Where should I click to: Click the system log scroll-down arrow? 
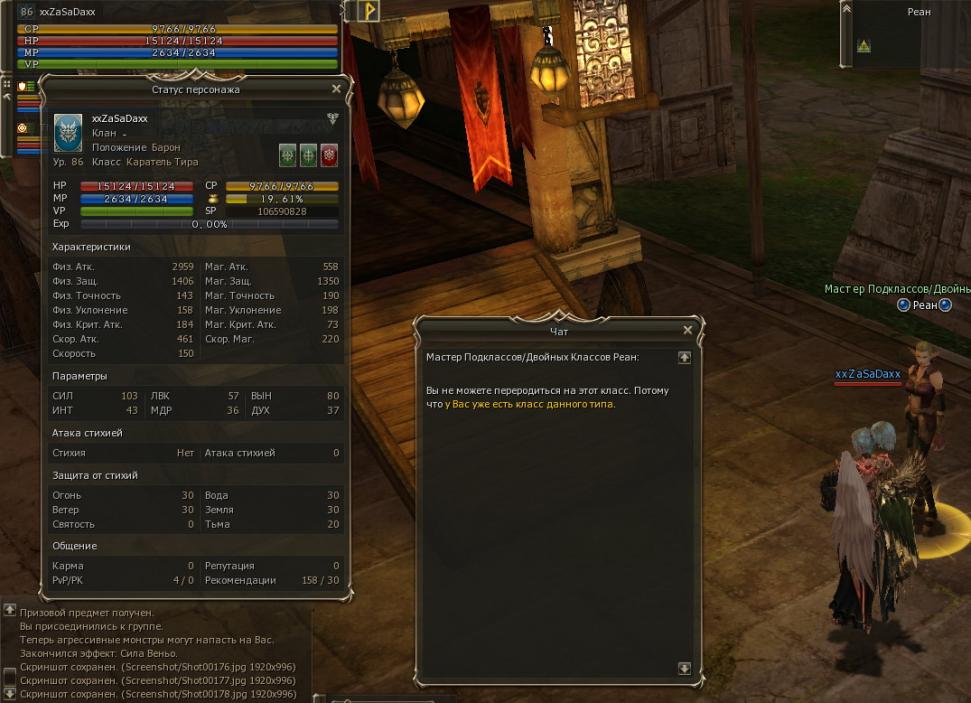click(9, 692)
